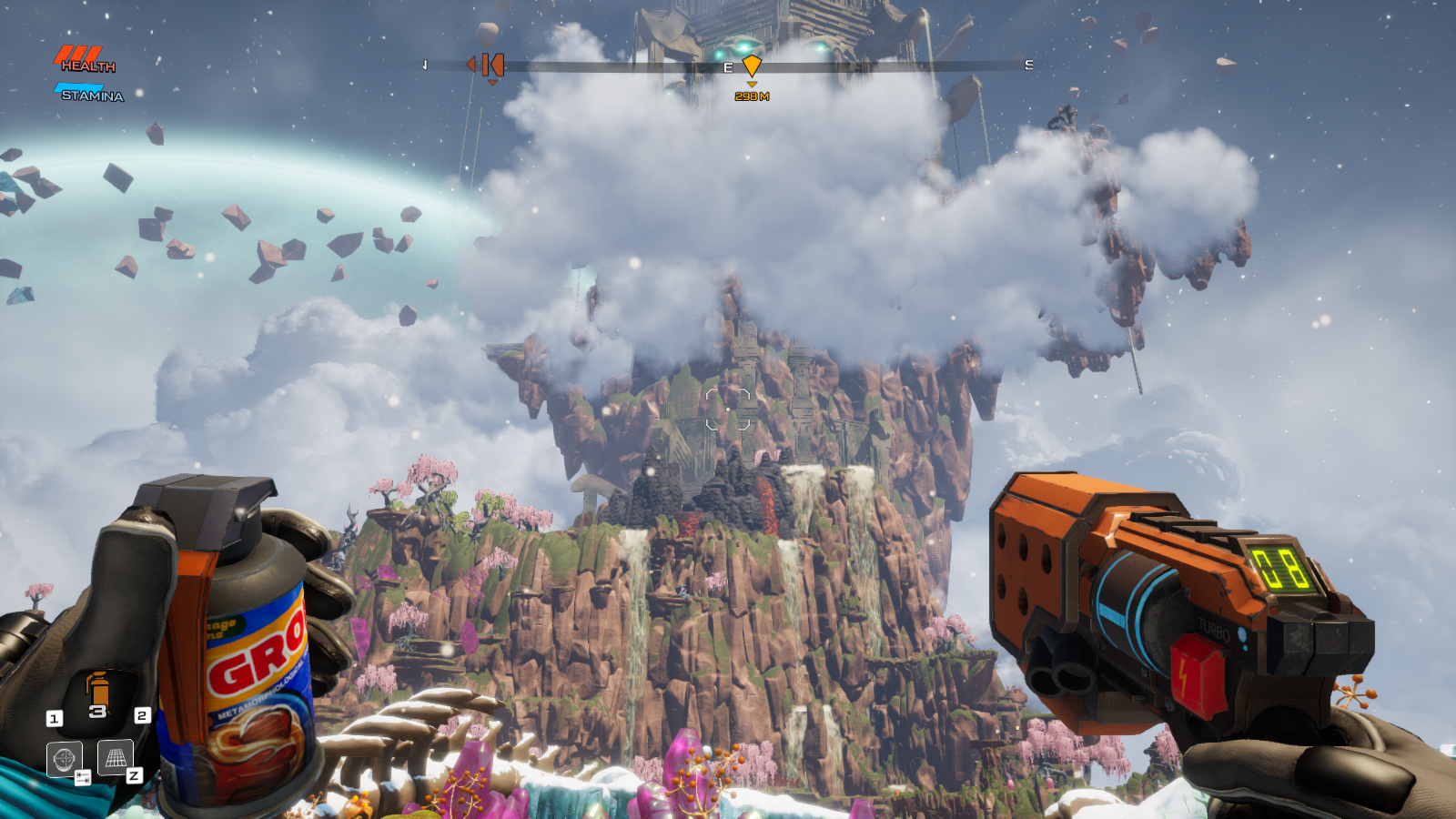Select the launch pad grid icon
Screen dimensions: 1456x819
click(x=115, y=757)
